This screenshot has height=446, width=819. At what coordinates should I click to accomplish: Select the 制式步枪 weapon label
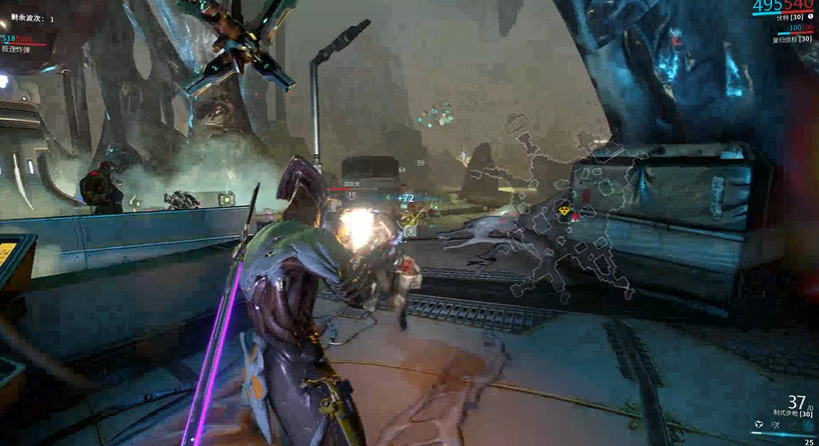[x=784, y=414]
